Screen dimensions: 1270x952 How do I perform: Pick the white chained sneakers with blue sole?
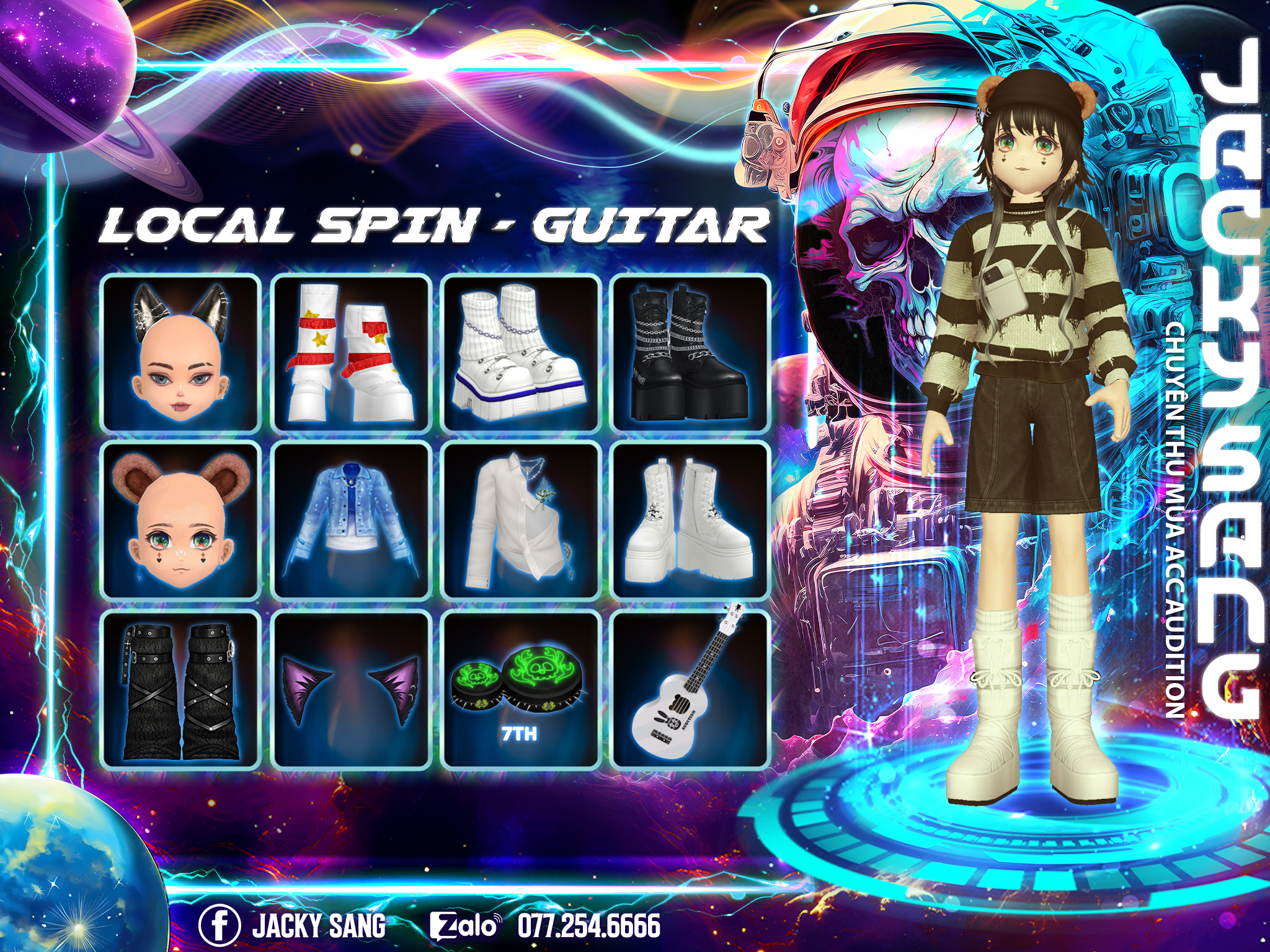click(x=520, y=353)
